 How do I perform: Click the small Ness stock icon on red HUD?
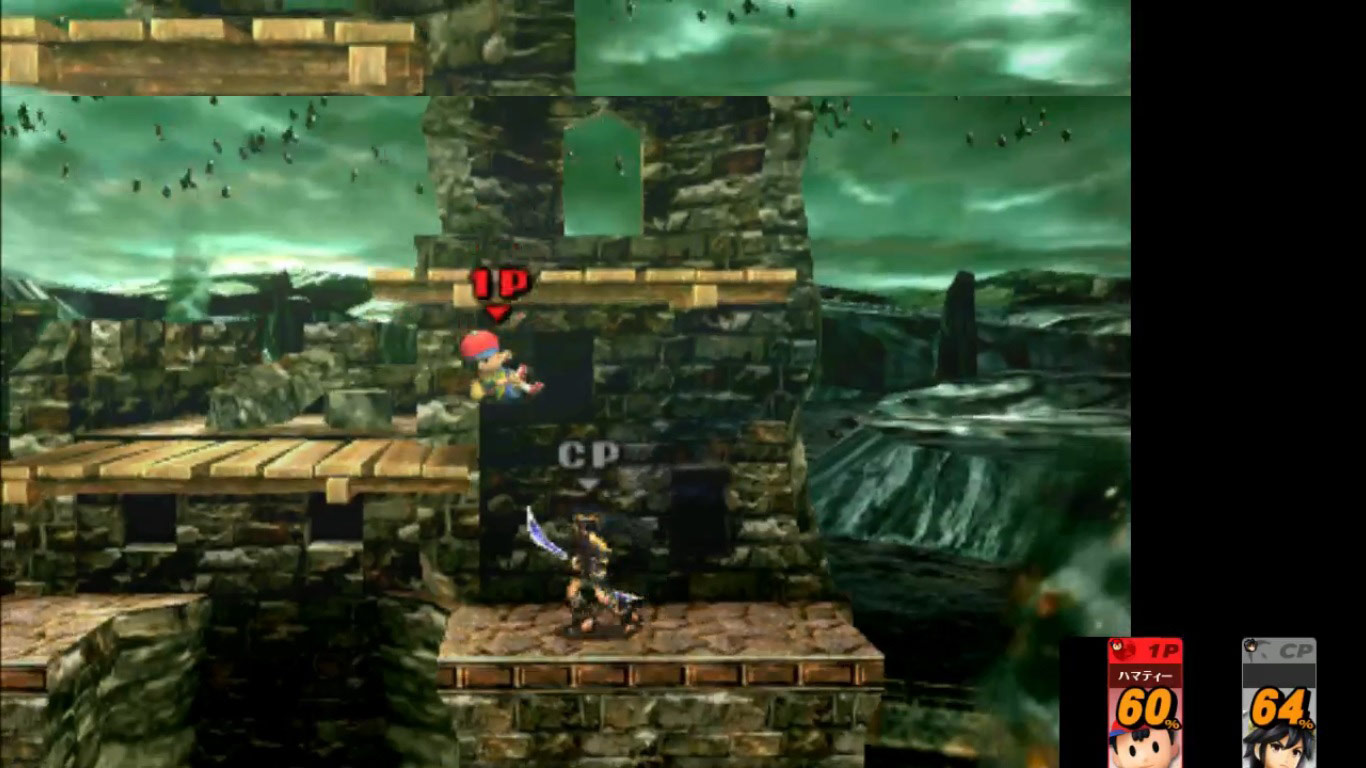[x=1117, y=645]
